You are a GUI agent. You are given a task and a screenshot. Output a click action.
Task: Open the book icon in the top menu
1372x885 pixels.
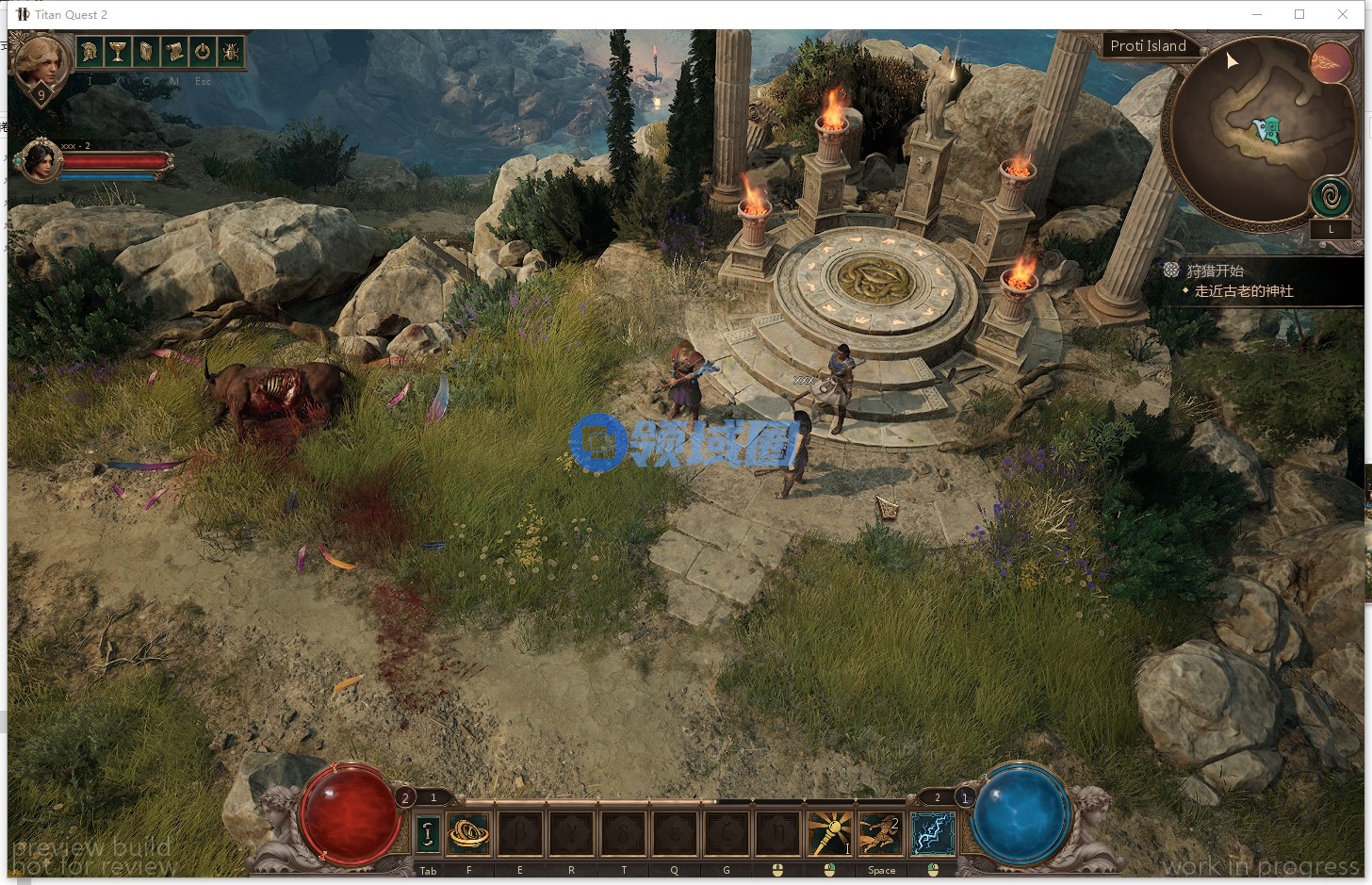pos(146,52)
